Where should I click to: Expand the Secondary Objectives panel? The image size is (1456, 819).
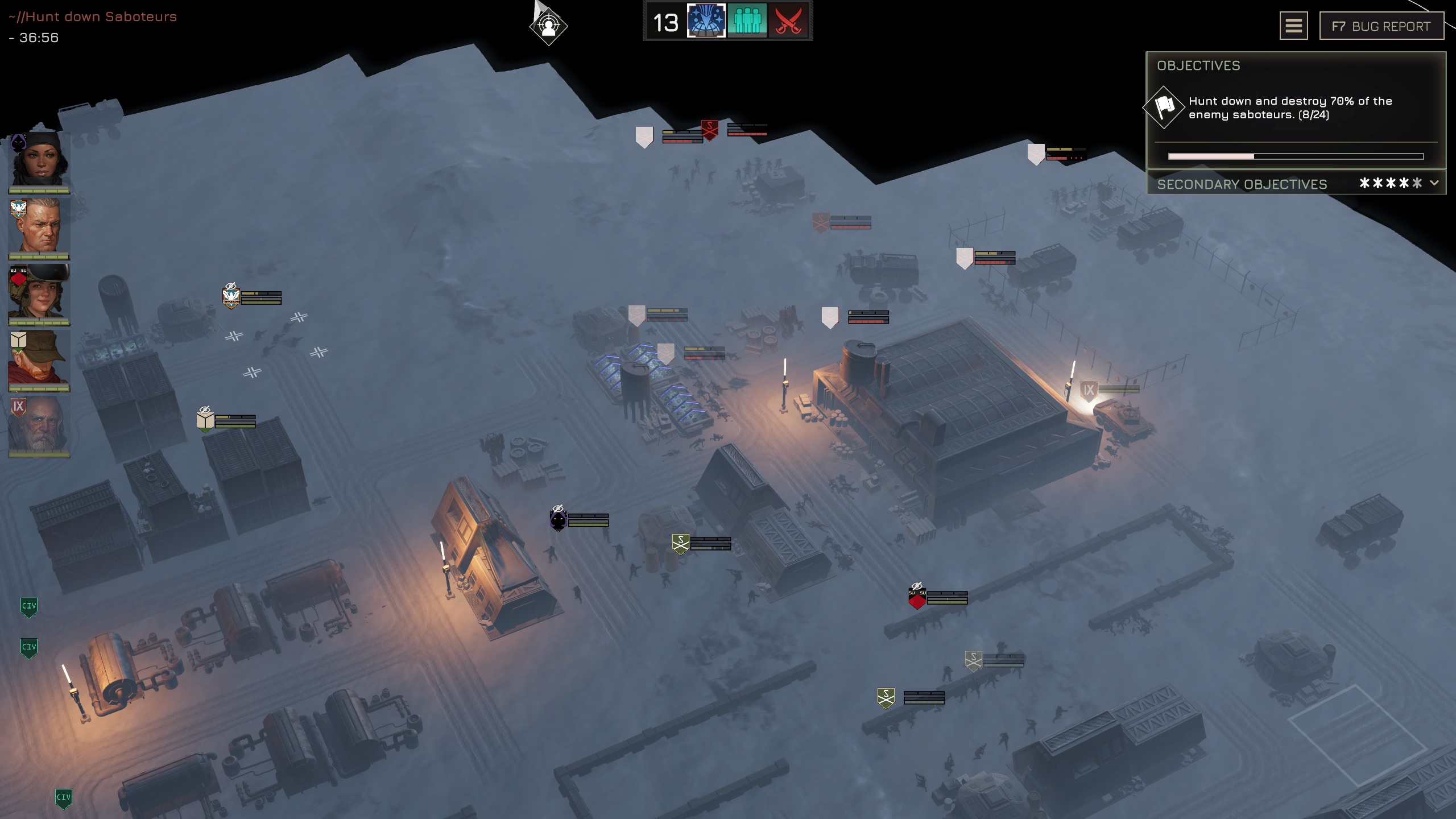[x=1434, y=183]
